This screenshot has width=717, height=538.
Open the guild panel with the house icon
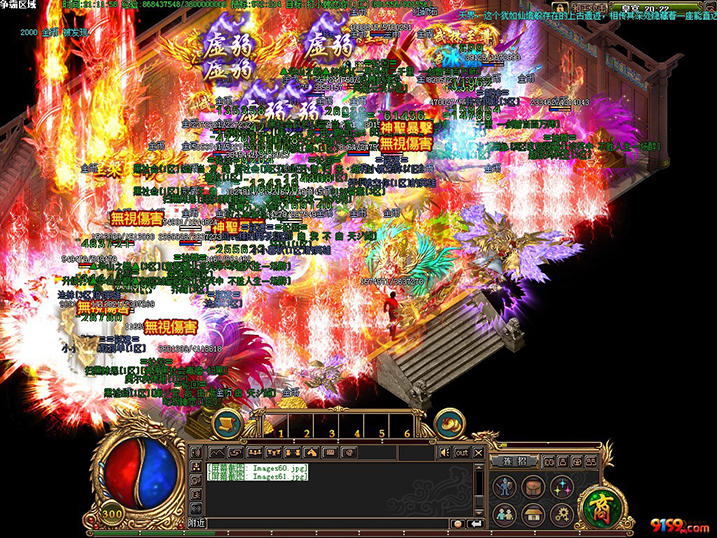coord(533,514)
